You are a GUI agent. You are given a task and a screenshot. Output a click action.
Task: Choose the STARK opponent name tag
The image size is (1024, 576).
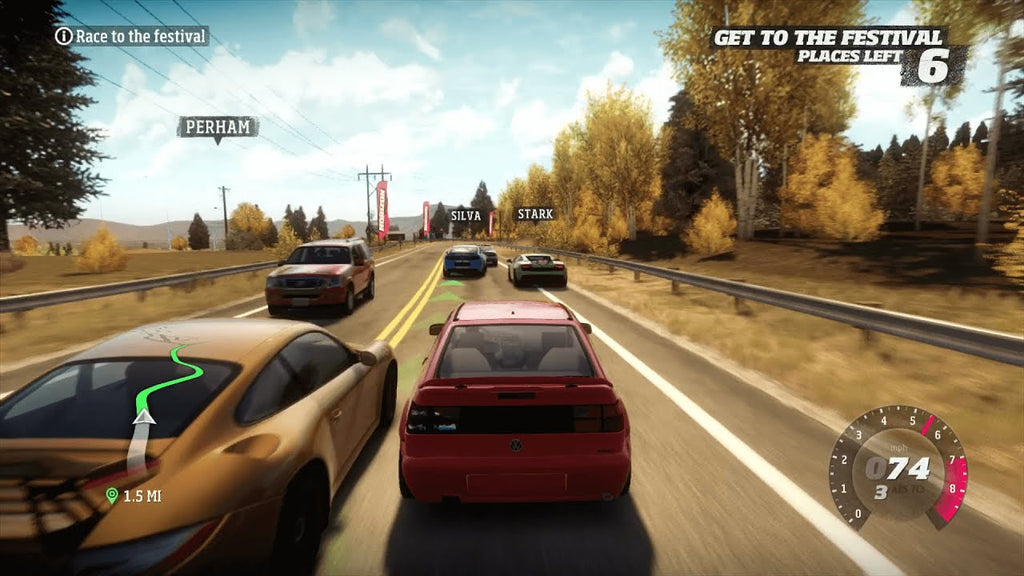[534, 214]
